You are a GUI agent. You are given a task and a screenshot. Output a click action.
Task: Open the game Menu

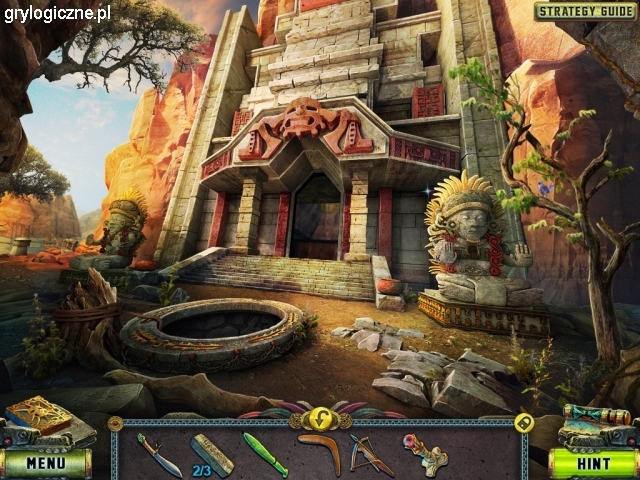(x=45, y=463)
